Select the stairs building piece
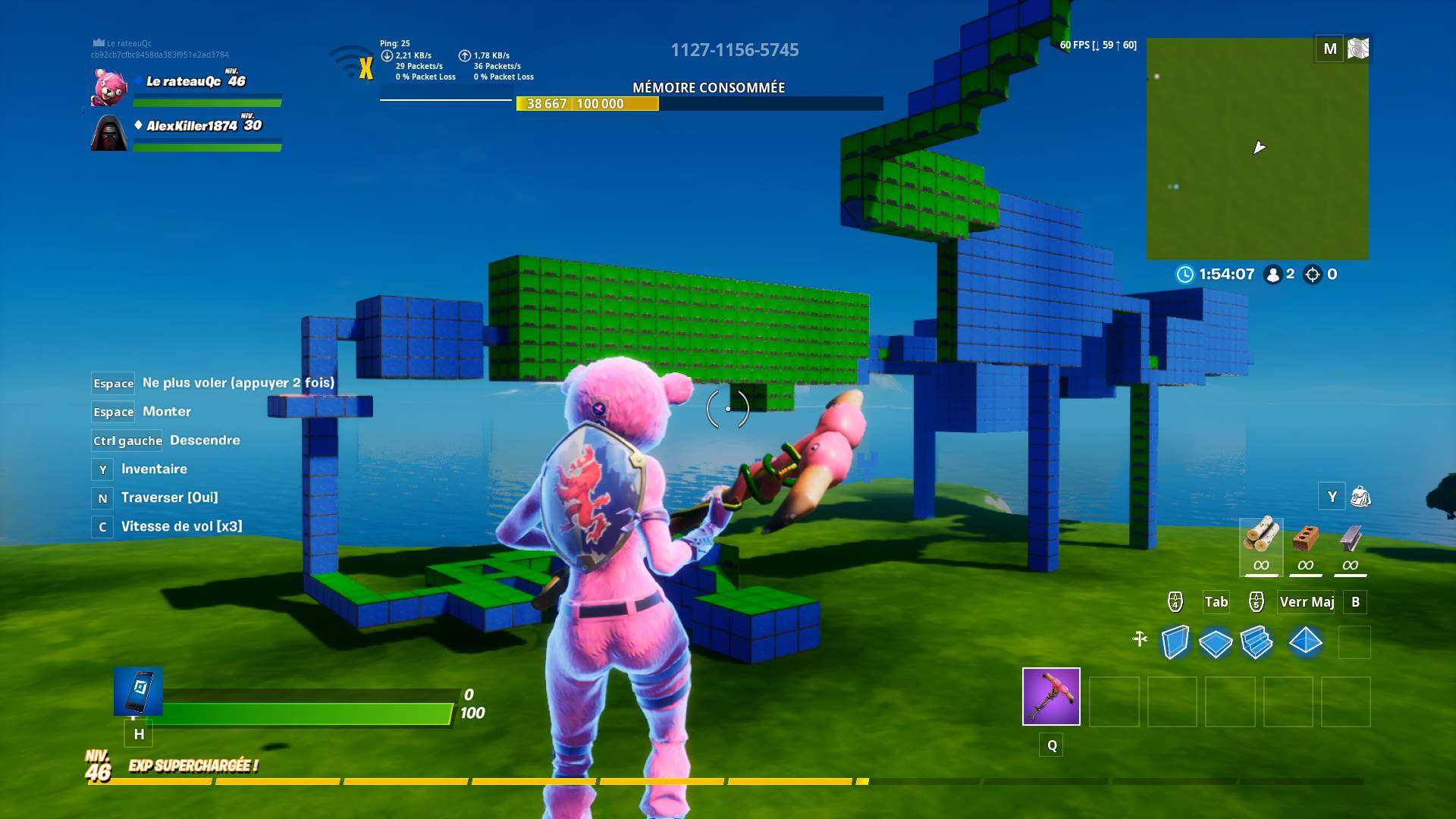Viewport: 1456px width, 819px height. point(1257,642)
